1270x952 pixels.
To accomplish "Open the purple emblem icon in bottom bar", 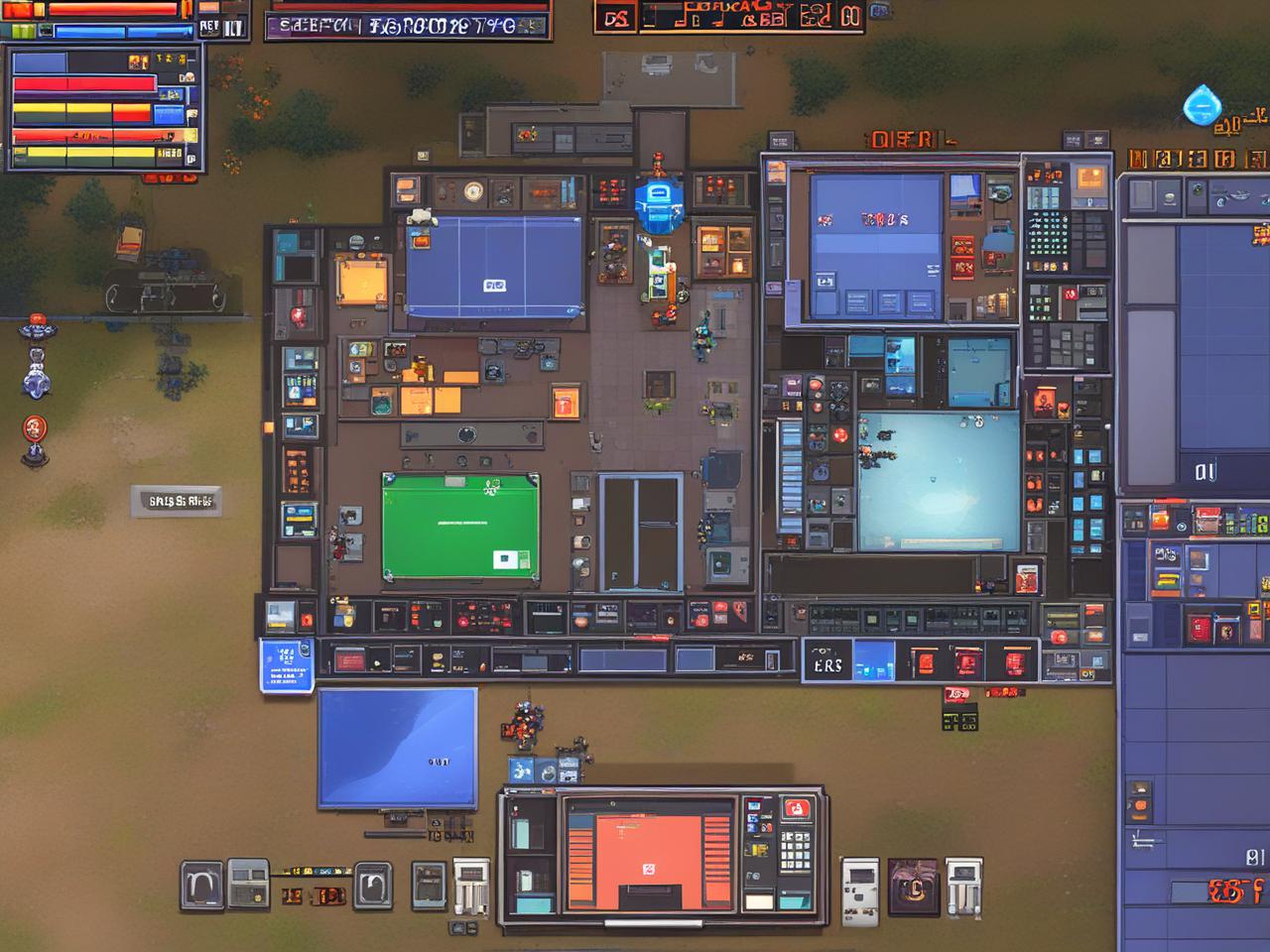I will (913, 886).
